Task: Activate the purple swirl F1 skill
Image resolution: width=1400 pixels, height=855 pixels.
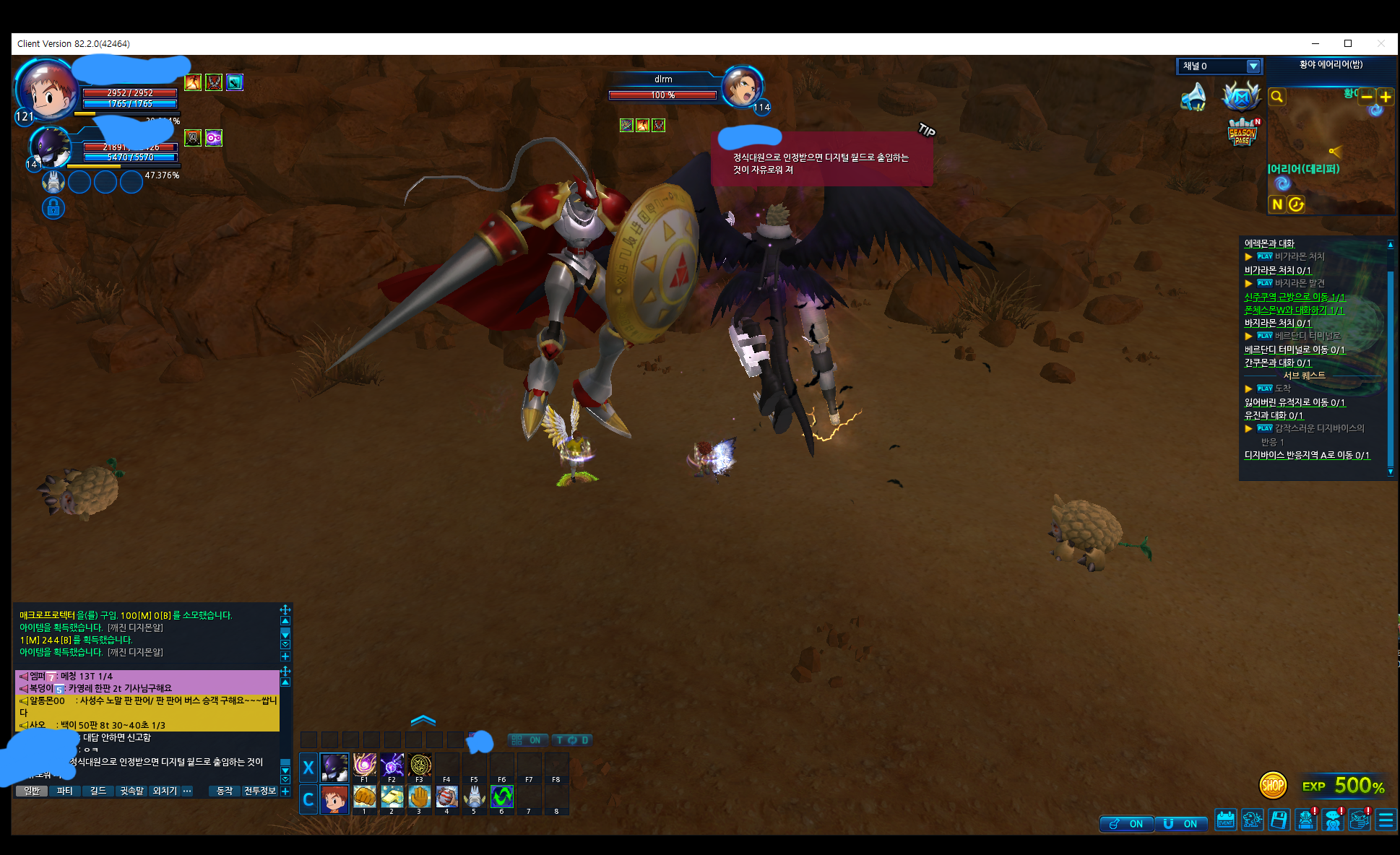Action: click(364, 765)
